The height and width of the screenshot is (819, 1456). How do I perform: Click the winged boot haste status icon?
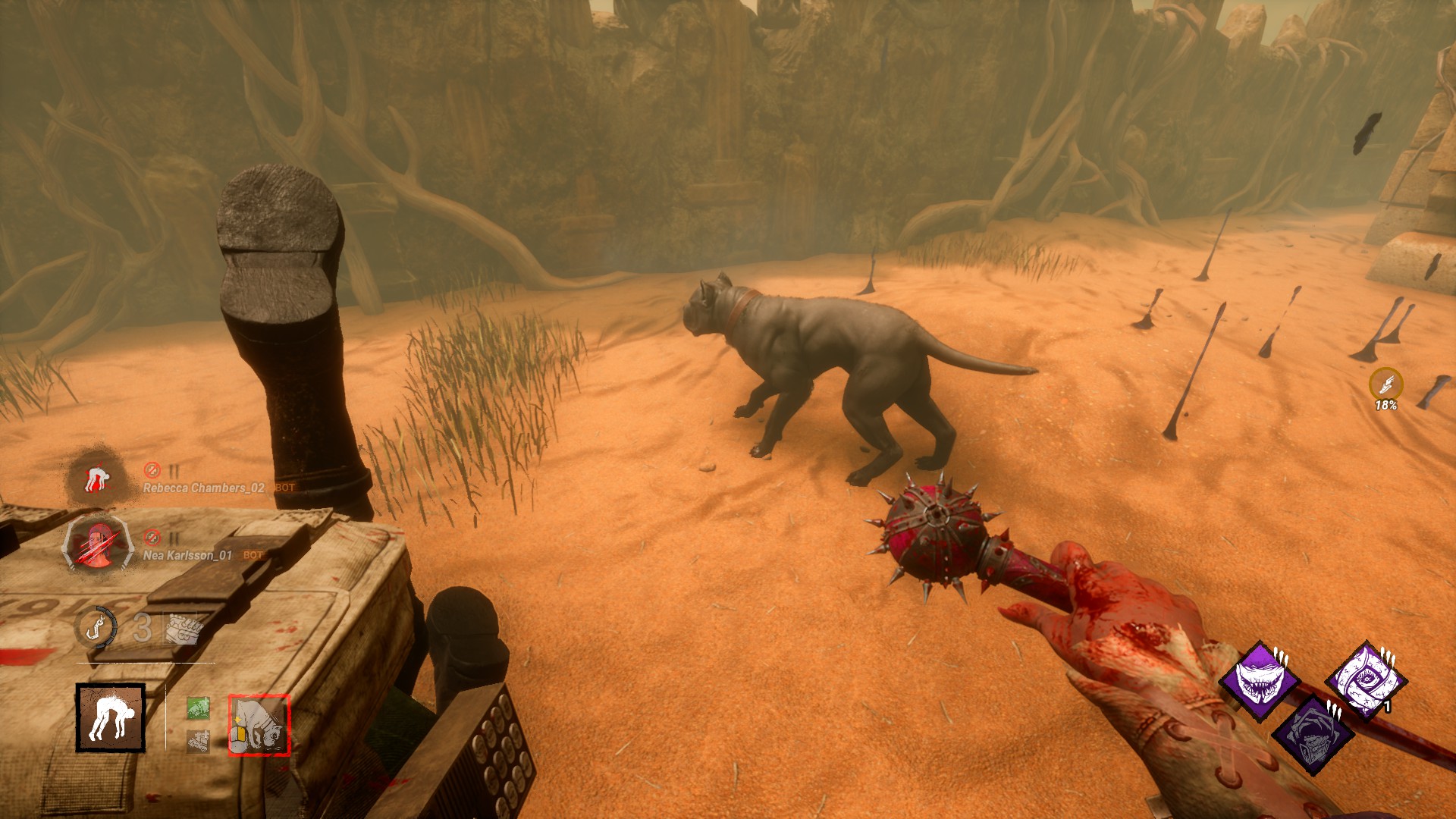[1385, 384]
